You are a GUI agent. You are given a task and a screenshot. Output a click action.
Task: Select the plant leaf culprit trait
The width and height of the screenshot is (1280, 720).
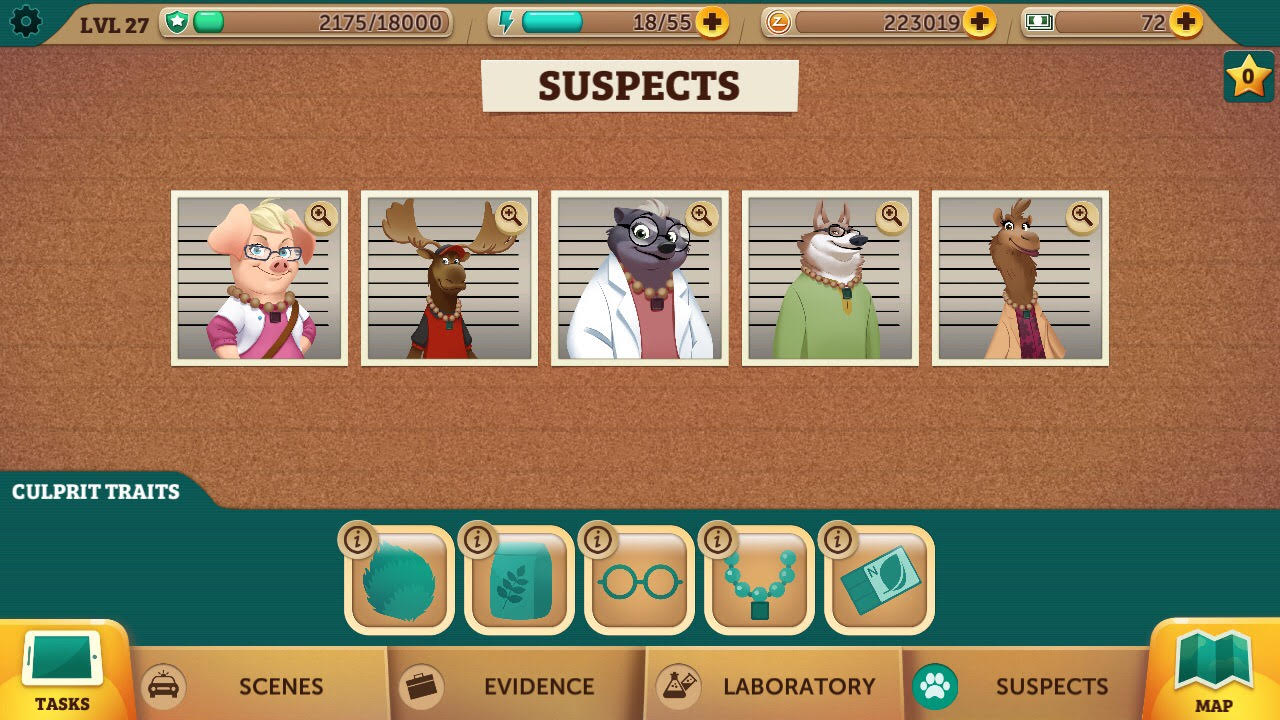(518, 580)
